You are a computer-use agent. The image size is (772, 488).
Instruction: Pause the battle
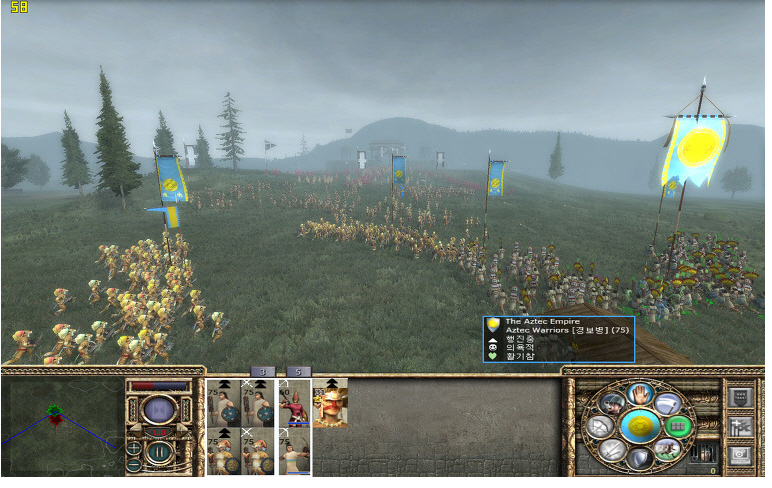[159, 450]
